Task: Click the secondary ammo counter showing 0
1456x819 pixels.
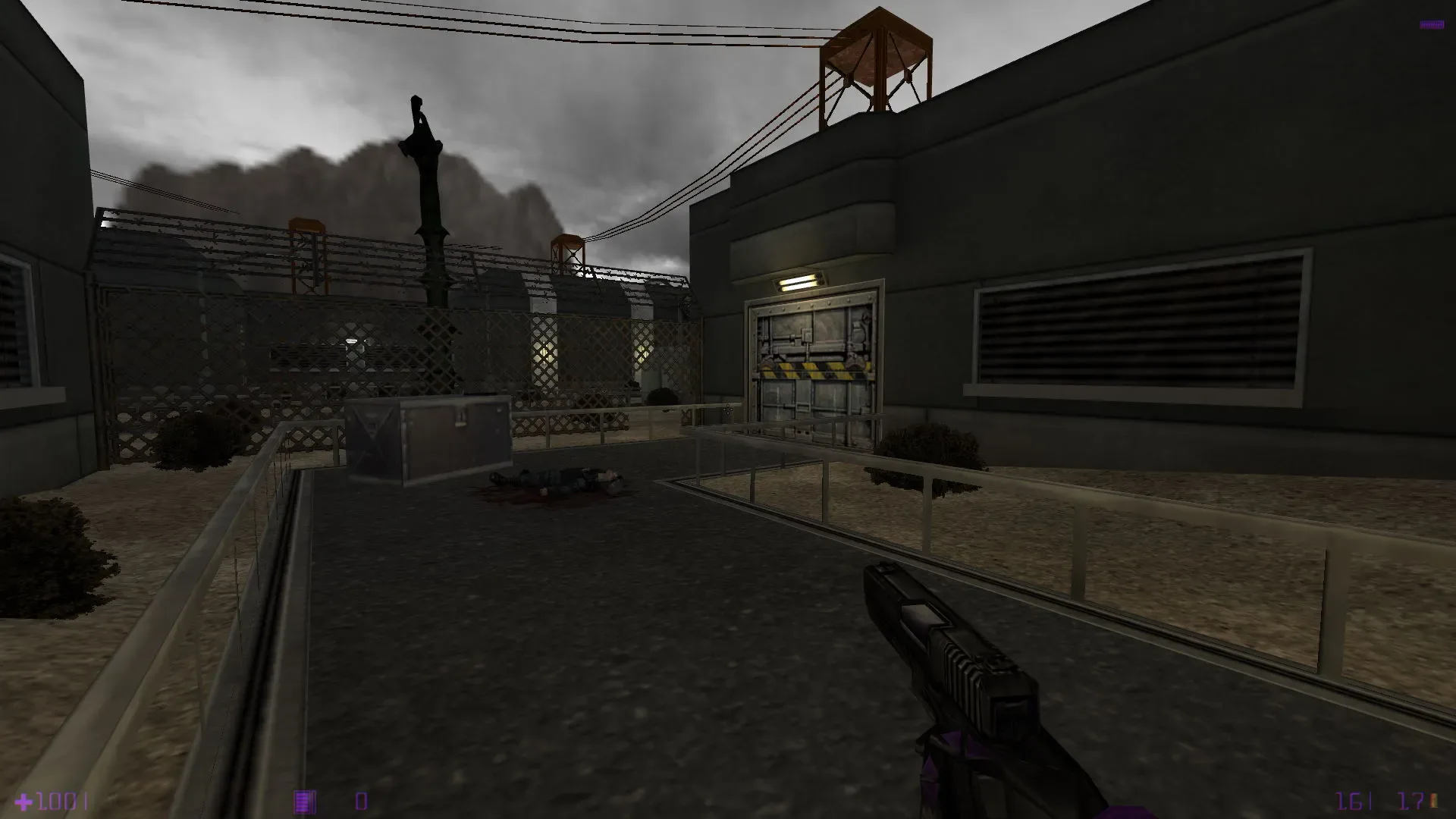Action: pos(360,800)
